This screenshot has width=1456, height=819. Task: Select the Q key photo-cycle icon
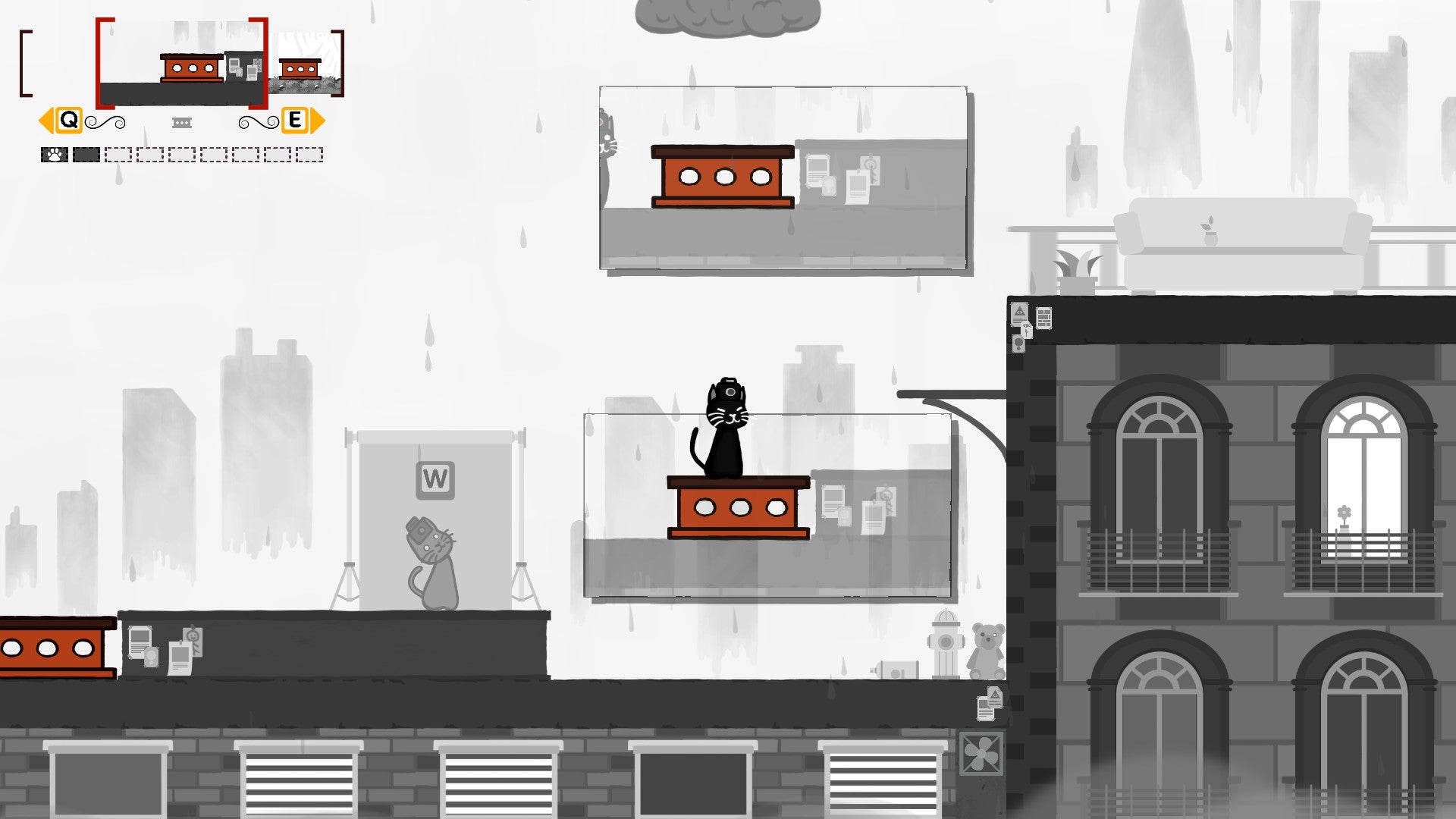69,120
